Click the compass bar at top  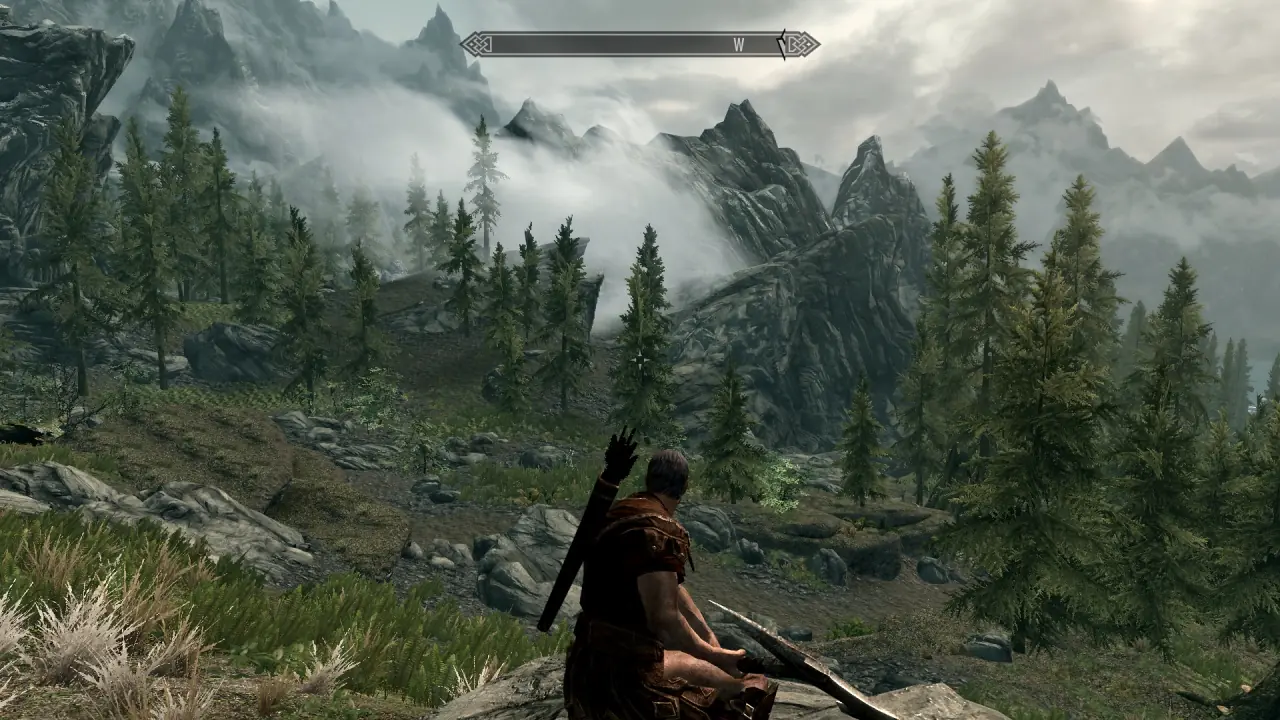tap(640, 44)
